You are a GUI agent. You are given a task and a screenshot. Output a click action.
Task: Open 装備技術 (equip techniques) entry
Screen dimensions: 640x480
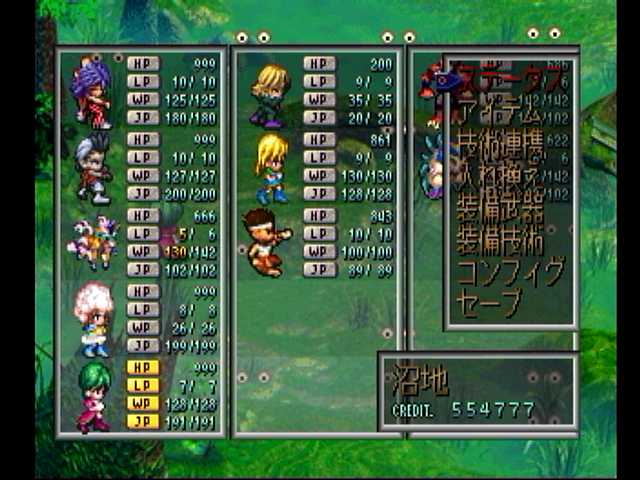point(500,241)
